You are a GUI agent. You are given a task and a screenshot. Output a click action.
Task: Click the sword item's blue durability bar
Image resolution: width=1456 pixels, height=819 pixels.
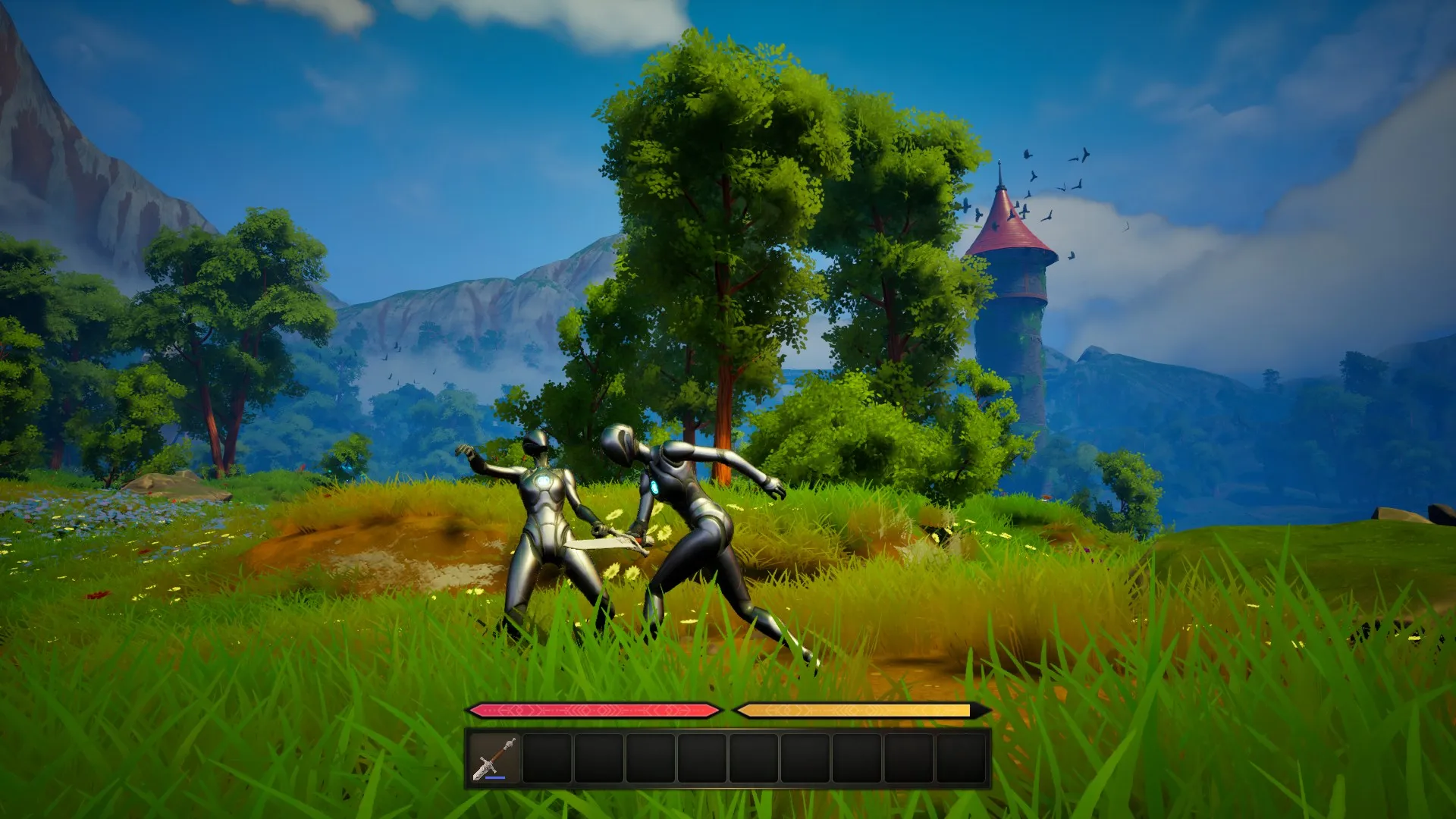click(x=495, y=778)
